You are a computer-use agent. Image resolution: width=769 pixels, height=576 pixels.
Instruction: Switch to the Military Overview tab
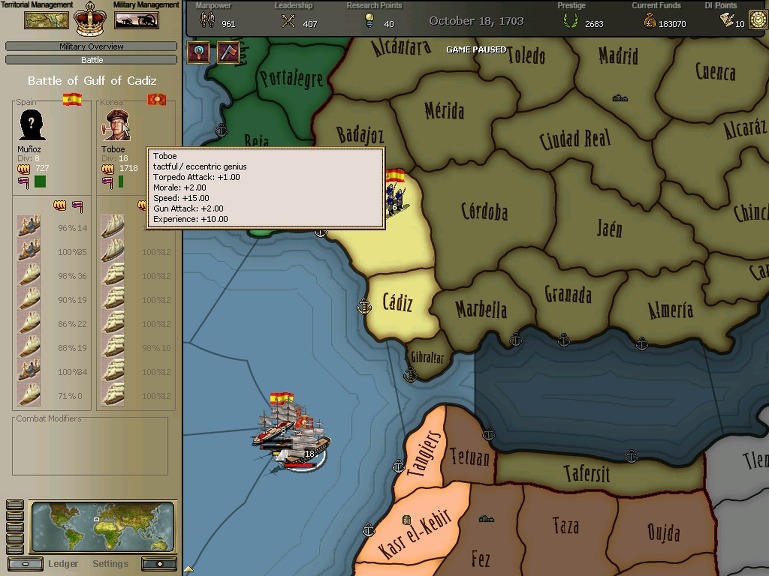(x=91, y=46)
